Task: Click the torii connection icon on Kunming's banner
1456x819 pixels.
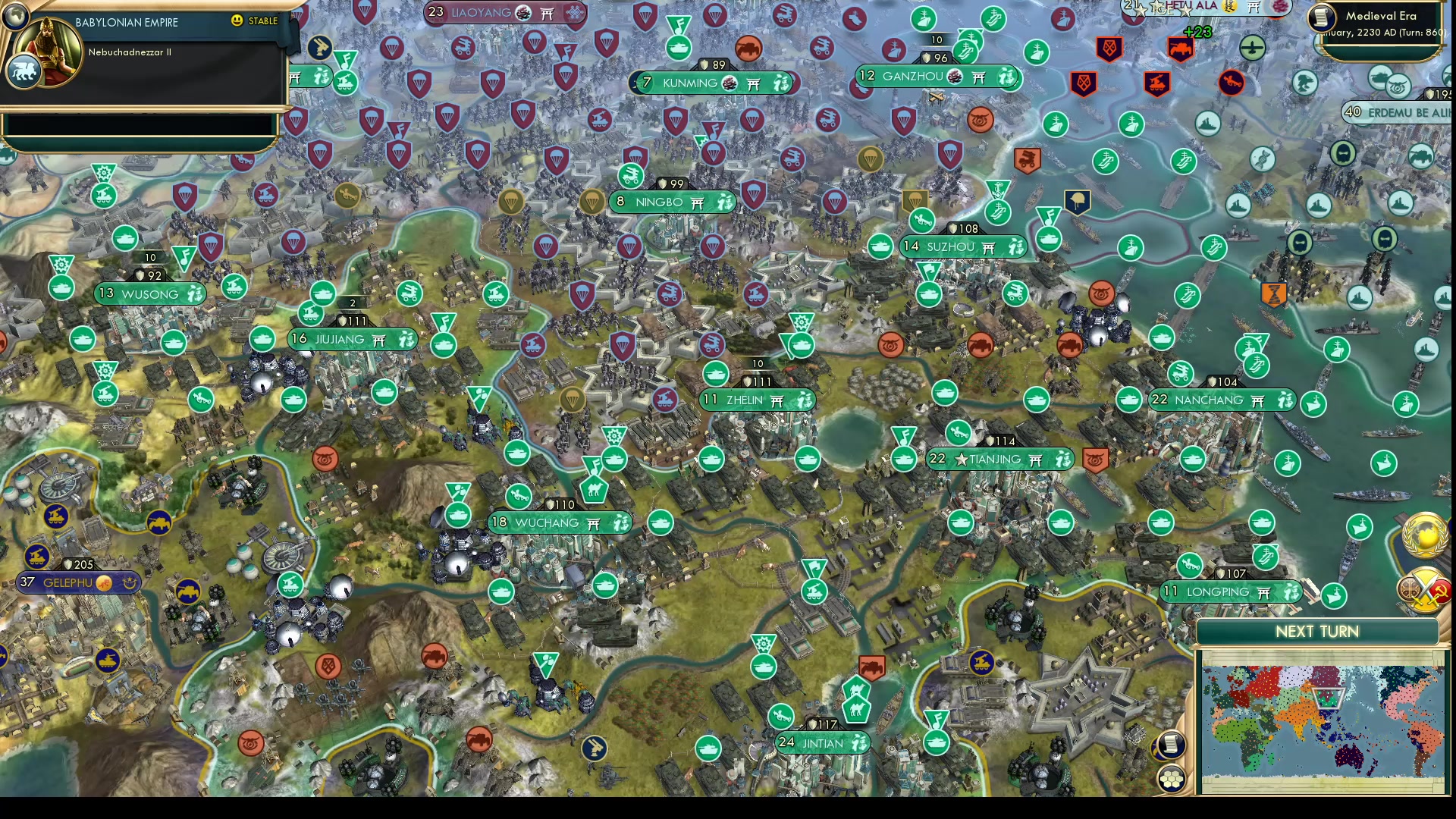Action: (752, 83)
